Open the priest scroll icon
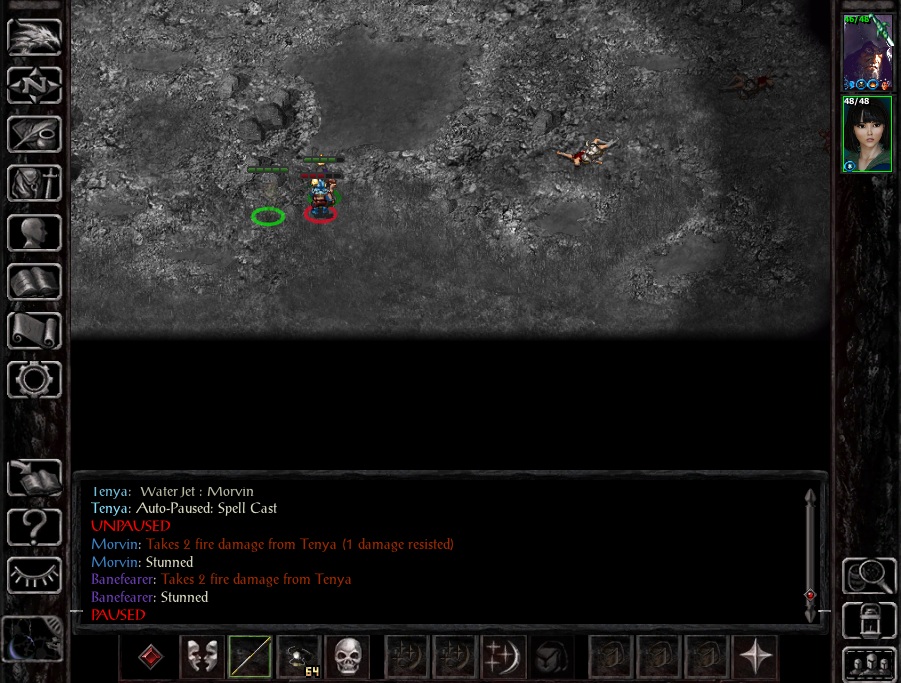The height and width of the screenshot is (683, 901). tap(35, 331)
